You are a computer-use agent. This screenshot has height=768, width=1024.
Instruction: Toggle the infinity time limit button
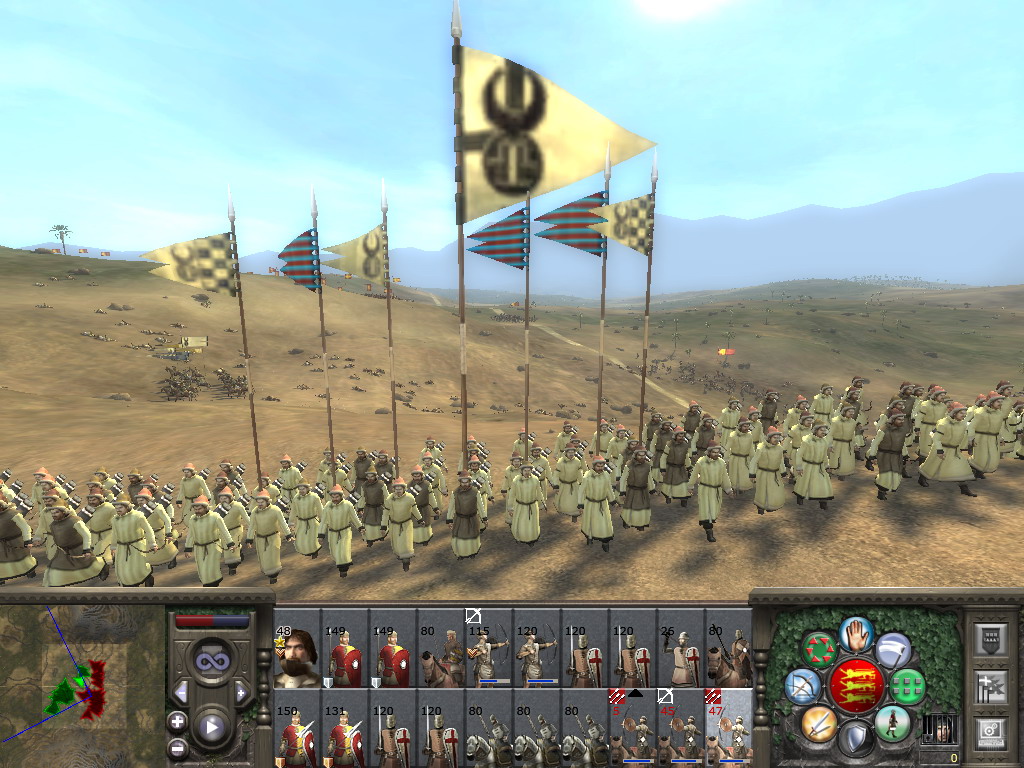(x=211, y=660)
